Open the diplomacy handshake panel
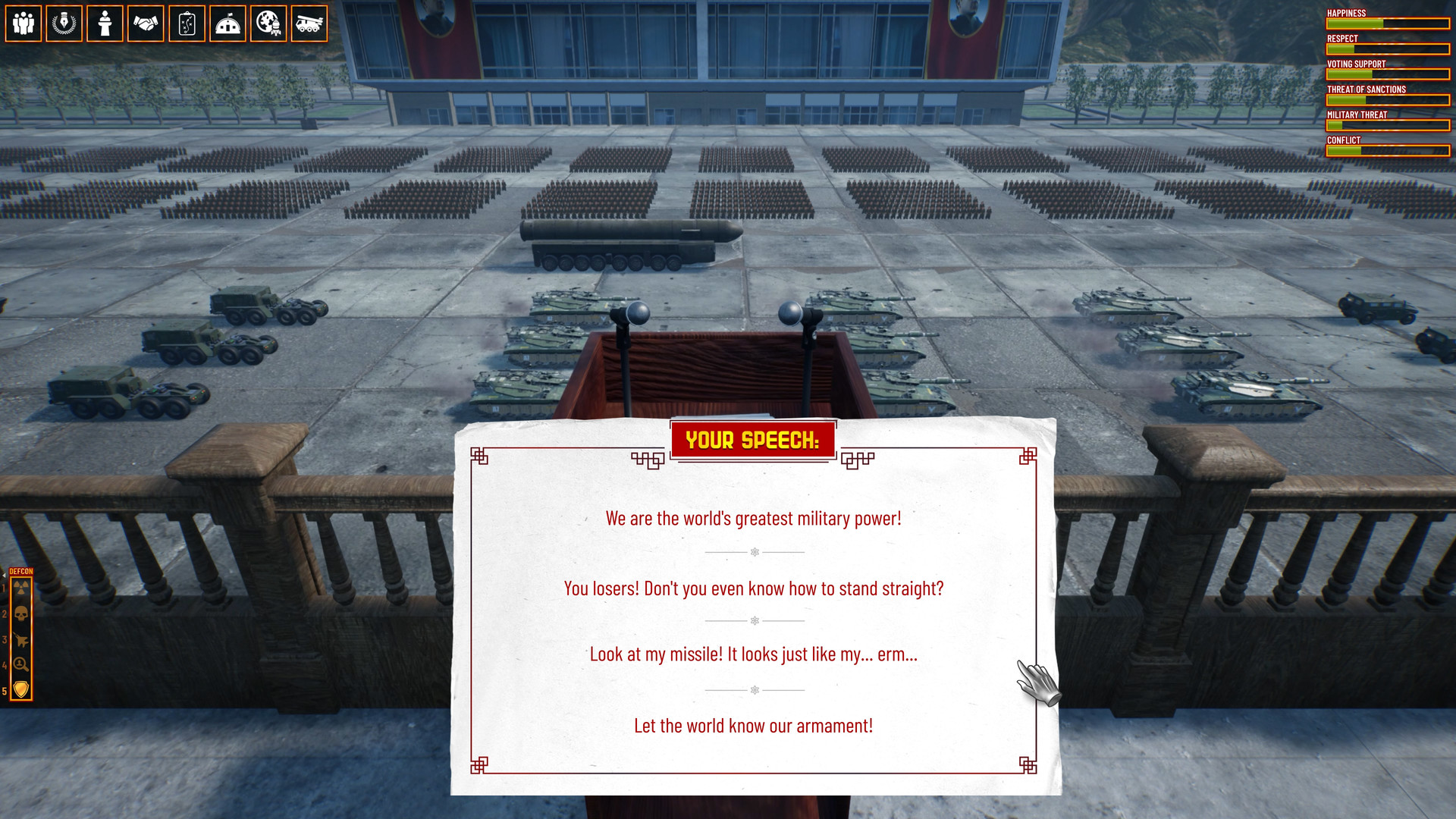The height and width of the screenshot is (819, 1456). pyautogui.click(x=146, y=24)
